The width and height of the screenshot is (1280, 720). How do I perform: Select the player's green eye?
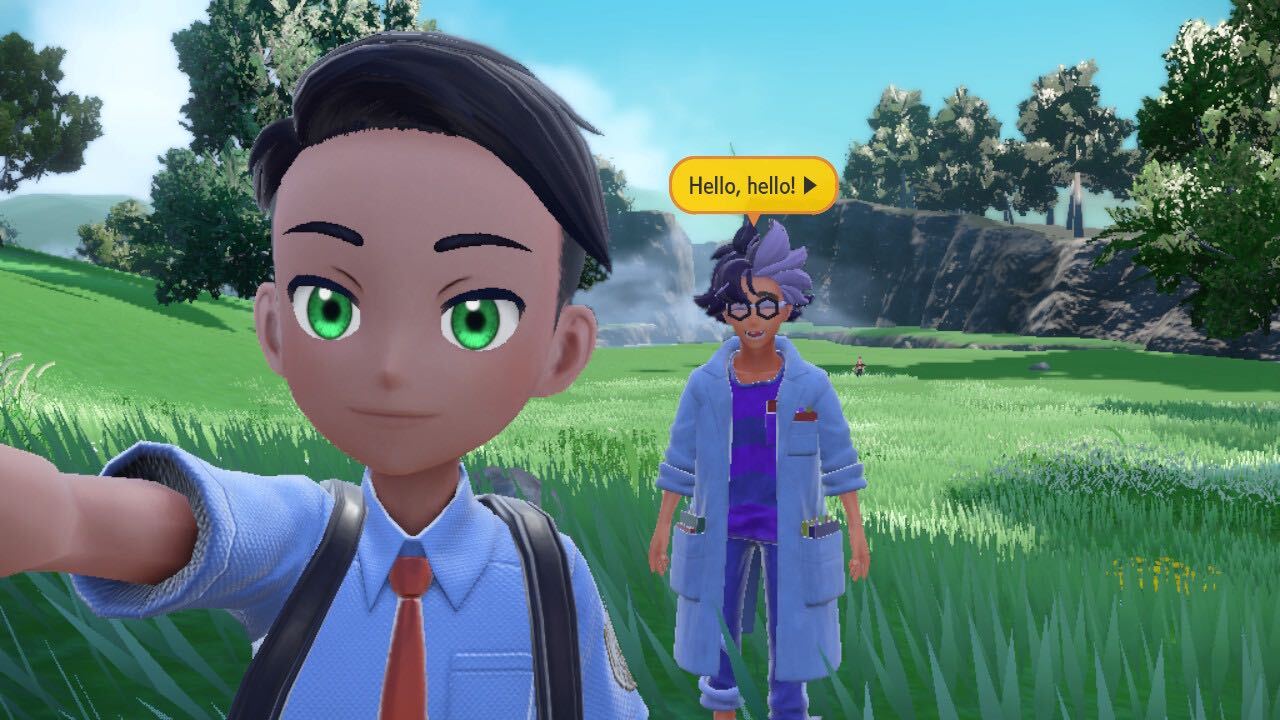click(x=330, y=310)
